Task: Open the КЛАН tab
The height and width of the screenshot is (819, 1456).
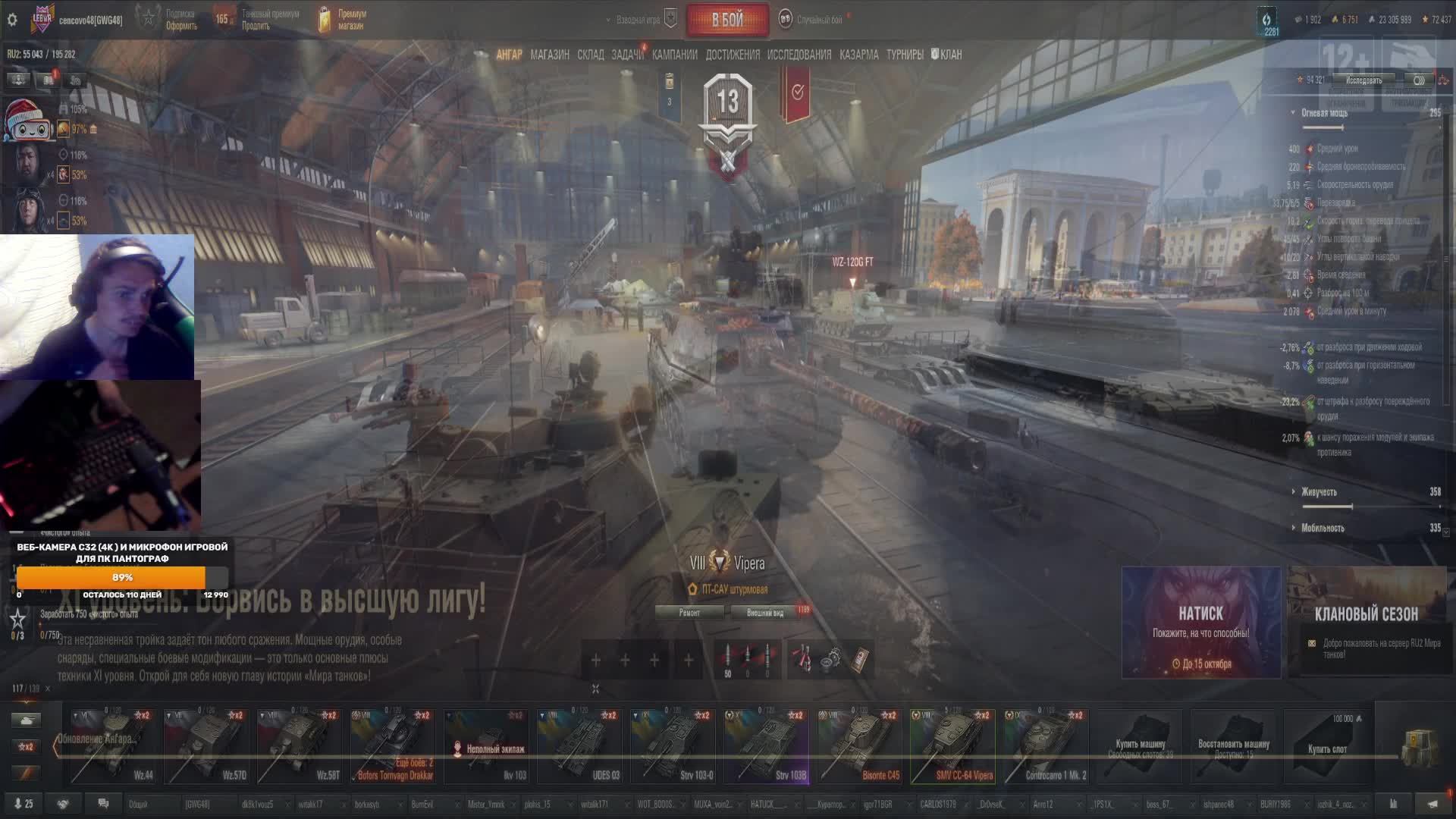Action: [947, 55]
